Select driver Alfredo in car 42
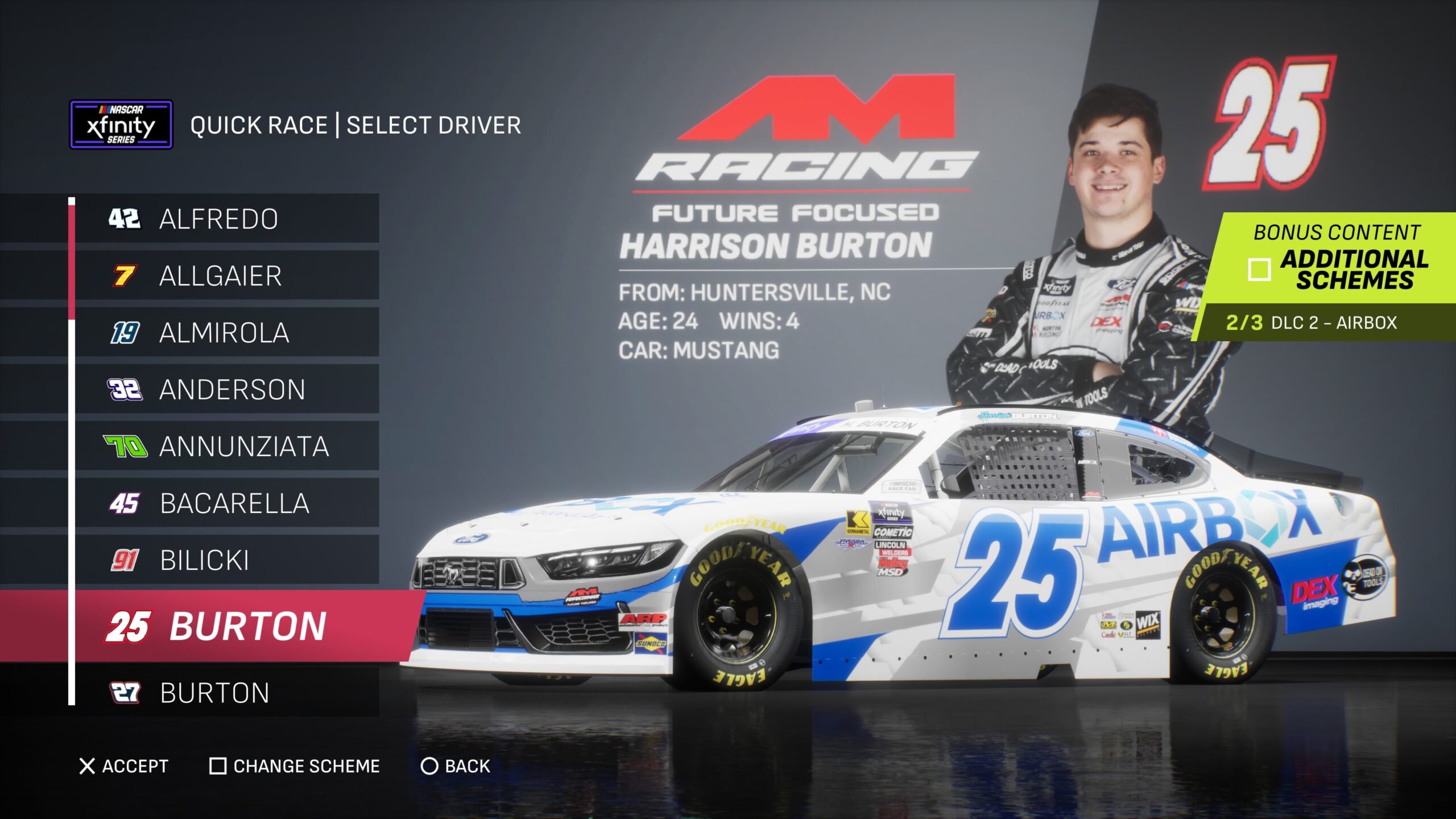The image size is (1456, 819). (x=226, y=218)
